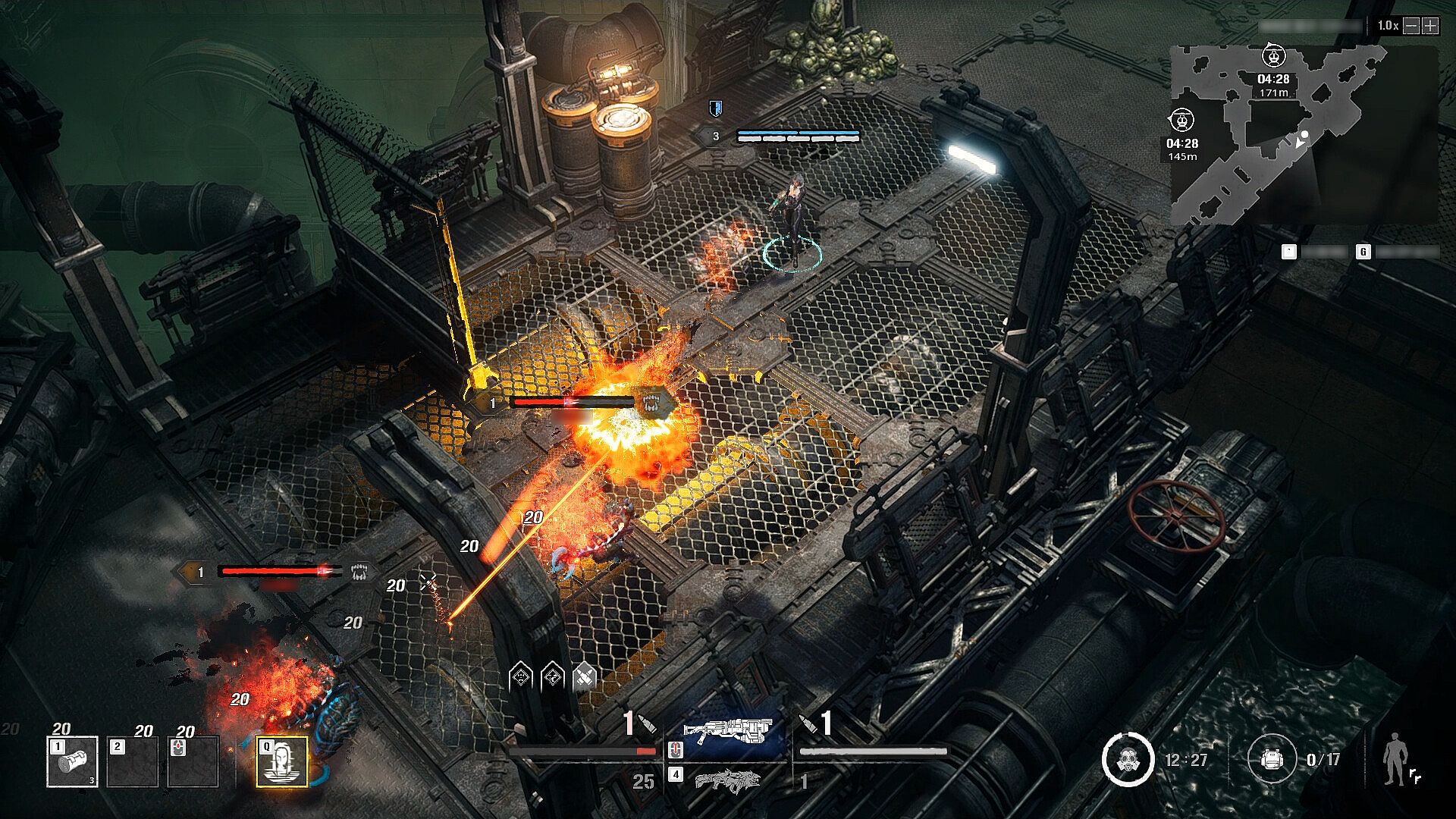Select the extraction helicopter marker at 171m

(x=1273, y=57)
